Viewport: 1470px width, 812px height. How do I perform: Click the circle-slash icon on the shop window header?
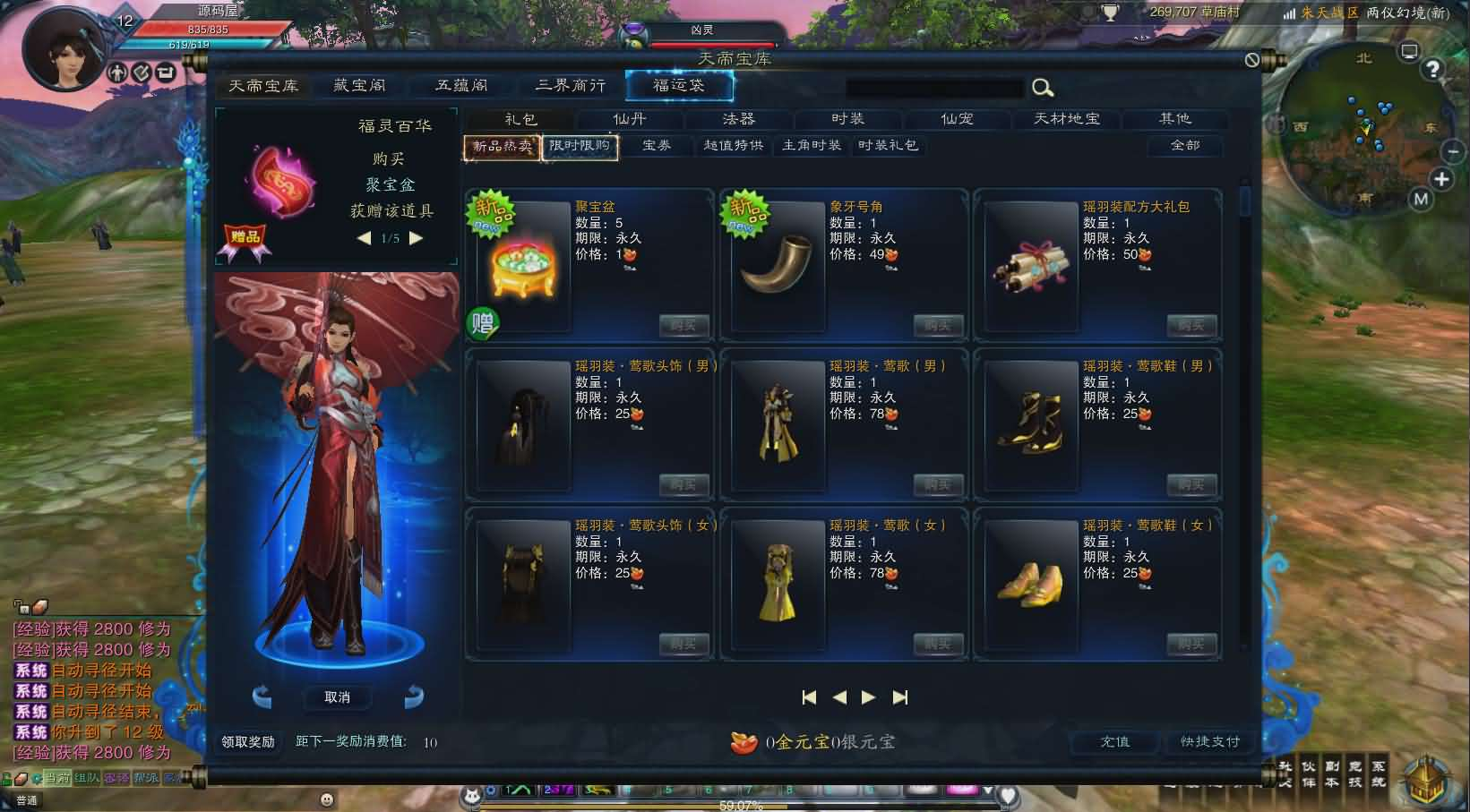tap(1251, 59)
